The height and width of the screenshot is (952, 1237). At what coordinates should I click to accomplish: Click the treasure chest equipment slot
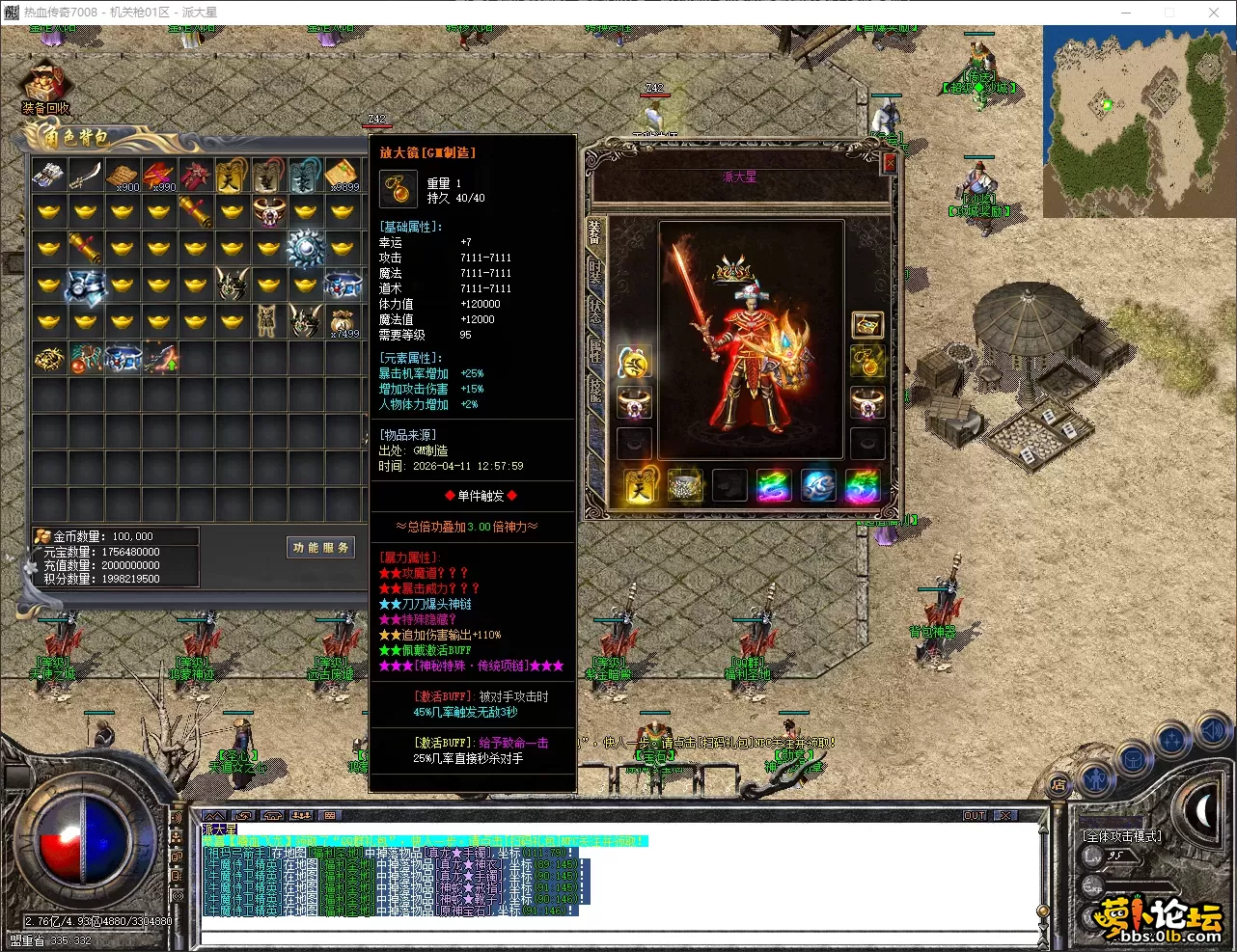point(867,325)
